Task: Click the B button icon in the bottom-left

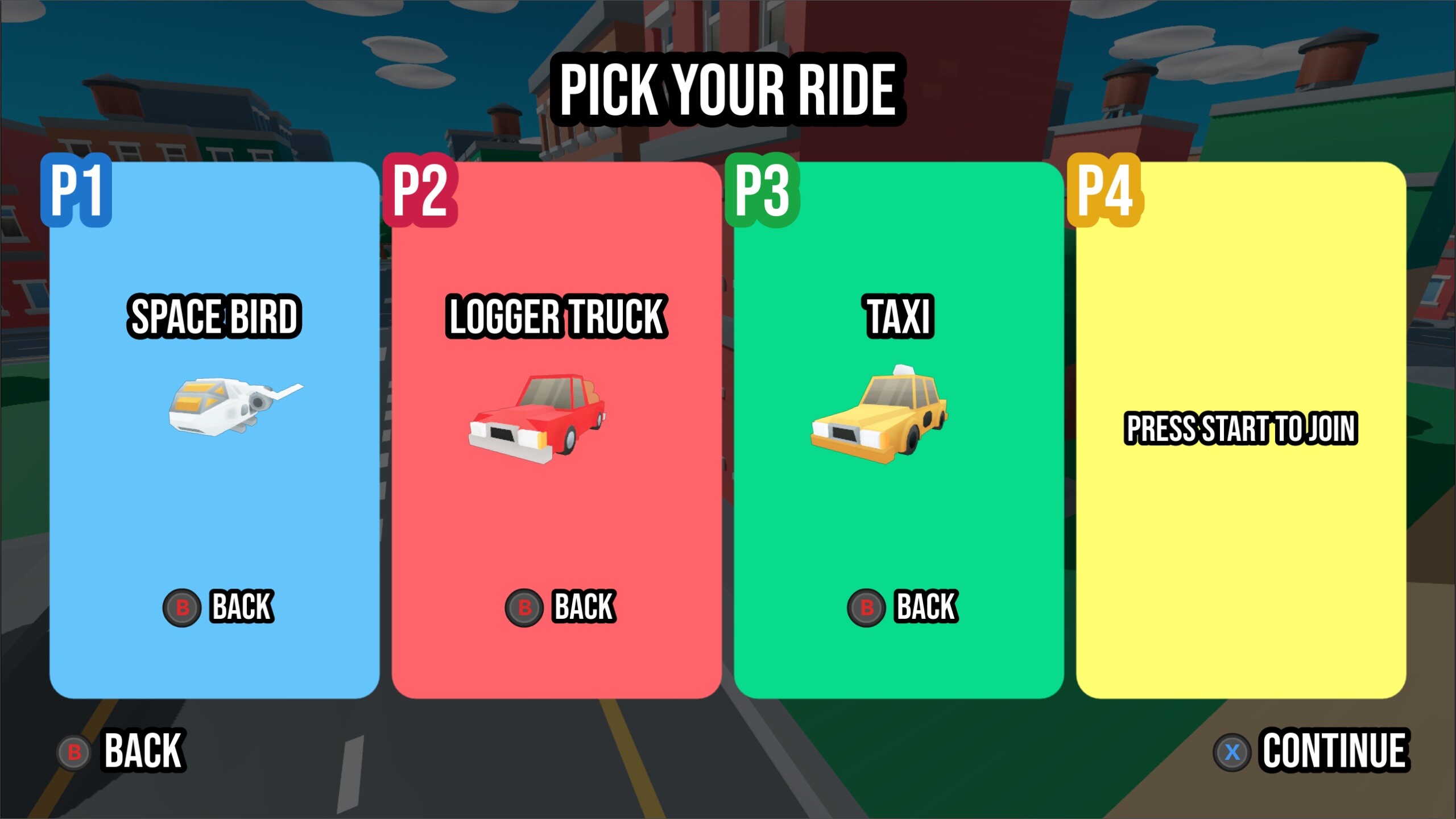Action: [74, 751]
